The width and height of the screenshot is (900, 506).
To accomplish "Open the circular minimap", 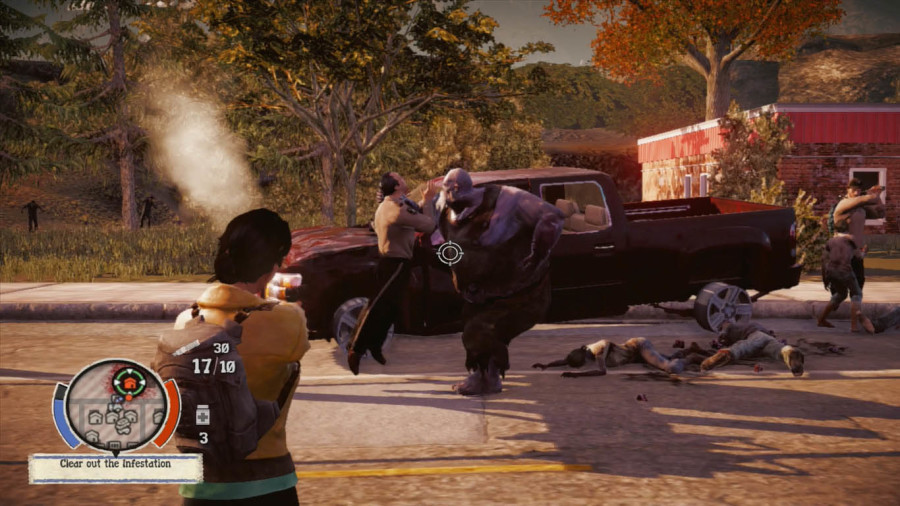I will [x=116, y=405].
